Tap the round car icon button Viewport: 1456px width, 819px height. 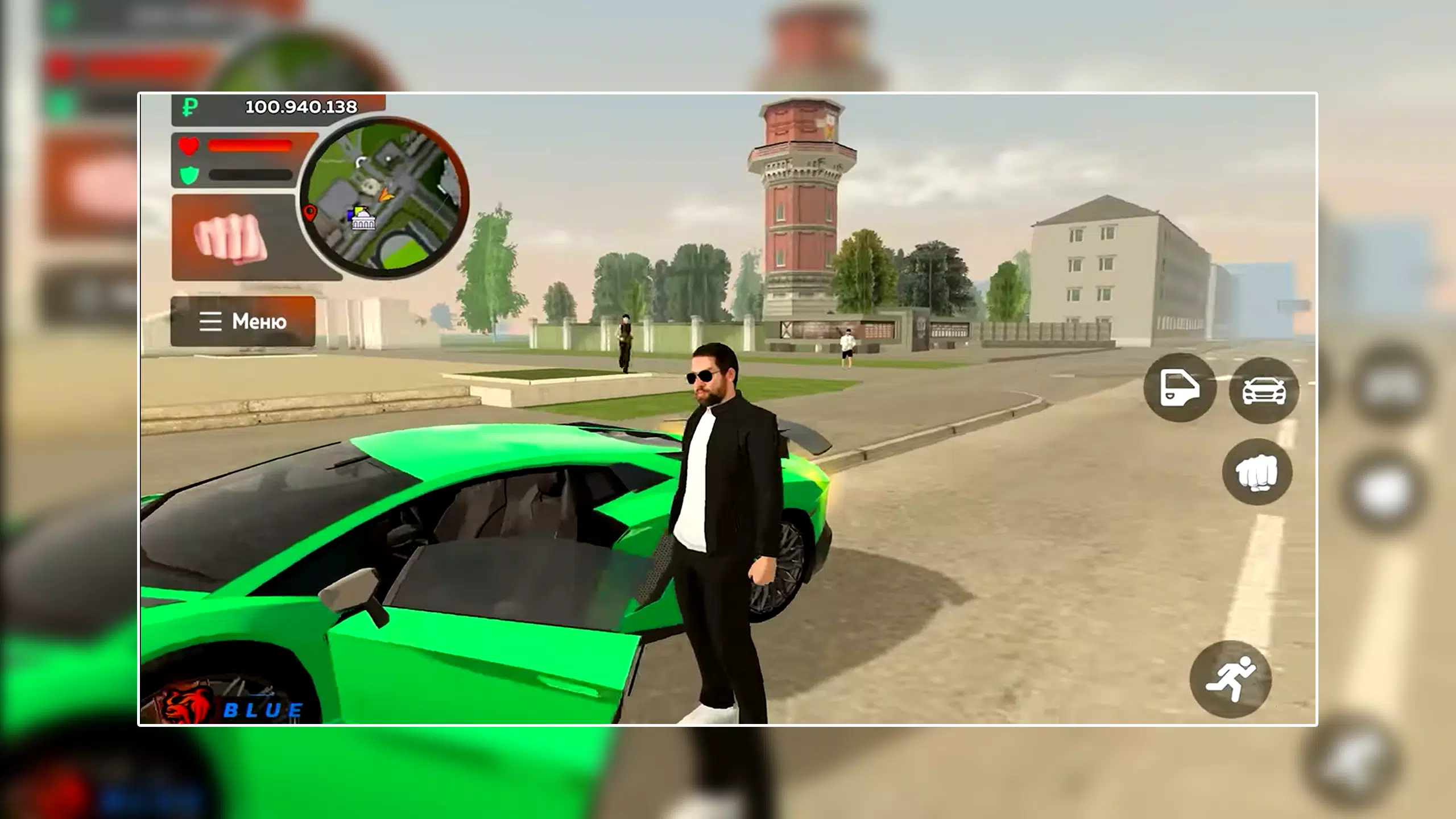click(1264, 390)
